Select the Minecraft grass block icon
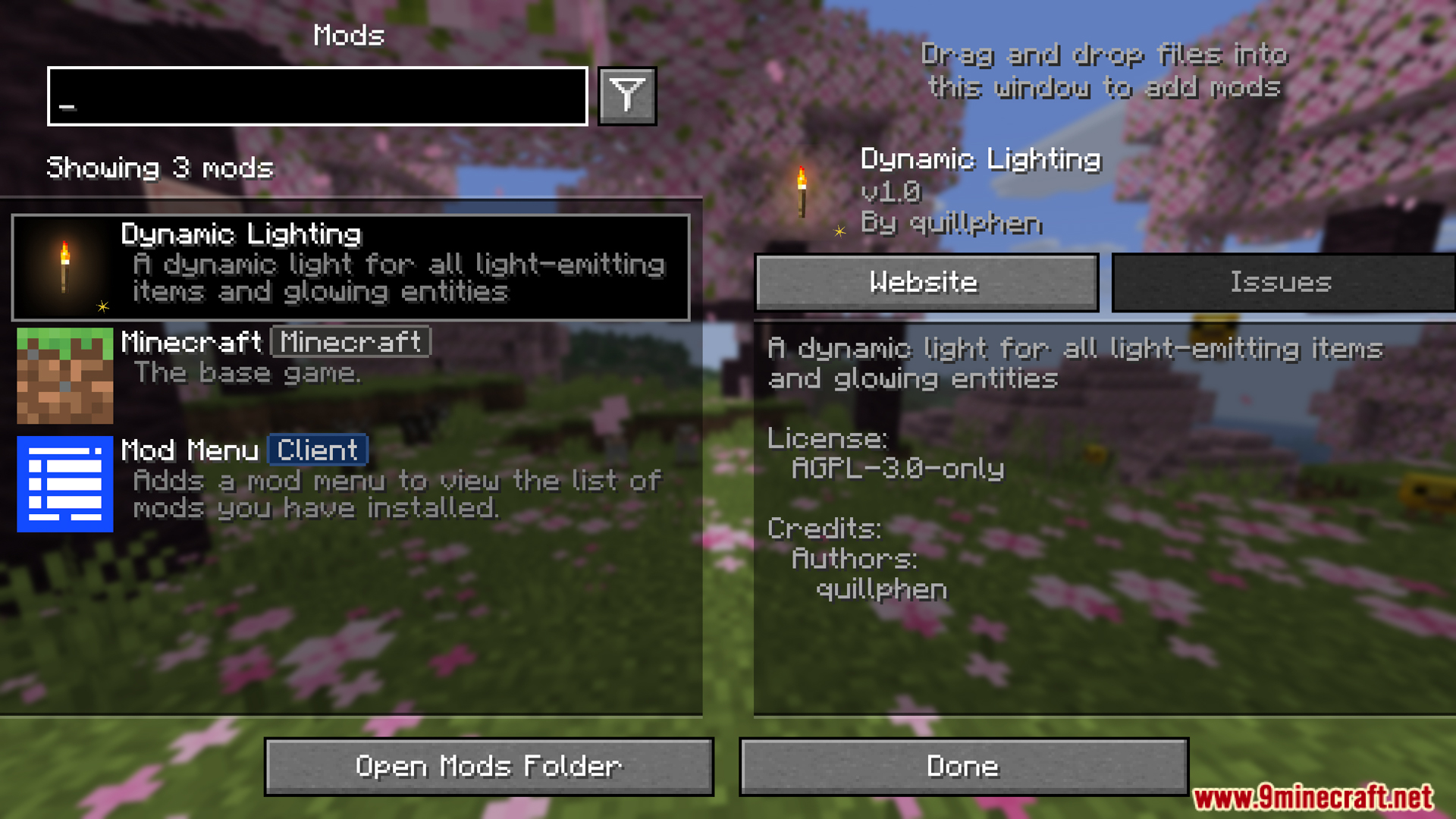The image size is (1456, 819). click(65, 375)
